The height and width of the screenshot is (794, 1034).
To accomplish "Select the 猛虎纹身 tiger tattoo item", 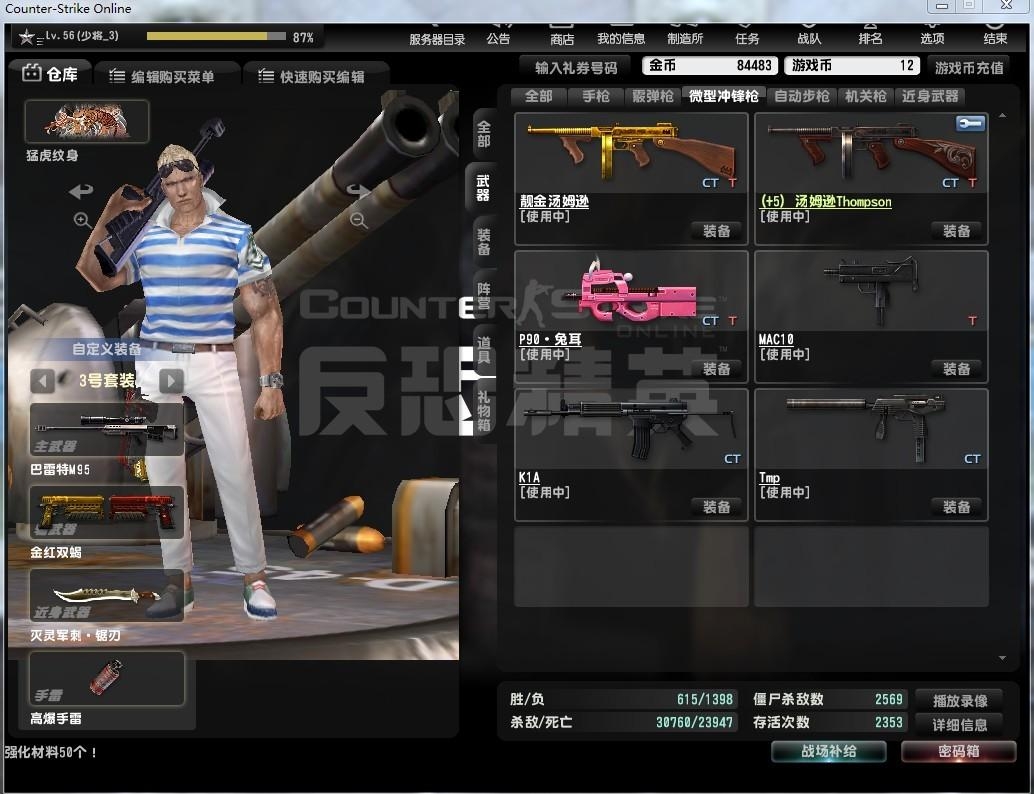I will pyautogui.click(x=87, y=122).
